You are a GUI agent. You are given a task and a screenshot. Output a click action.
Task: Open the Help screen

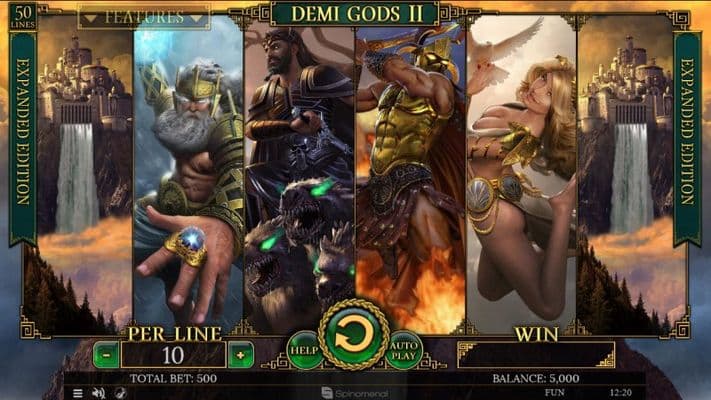pyautogui.click(x=305, y=349)
